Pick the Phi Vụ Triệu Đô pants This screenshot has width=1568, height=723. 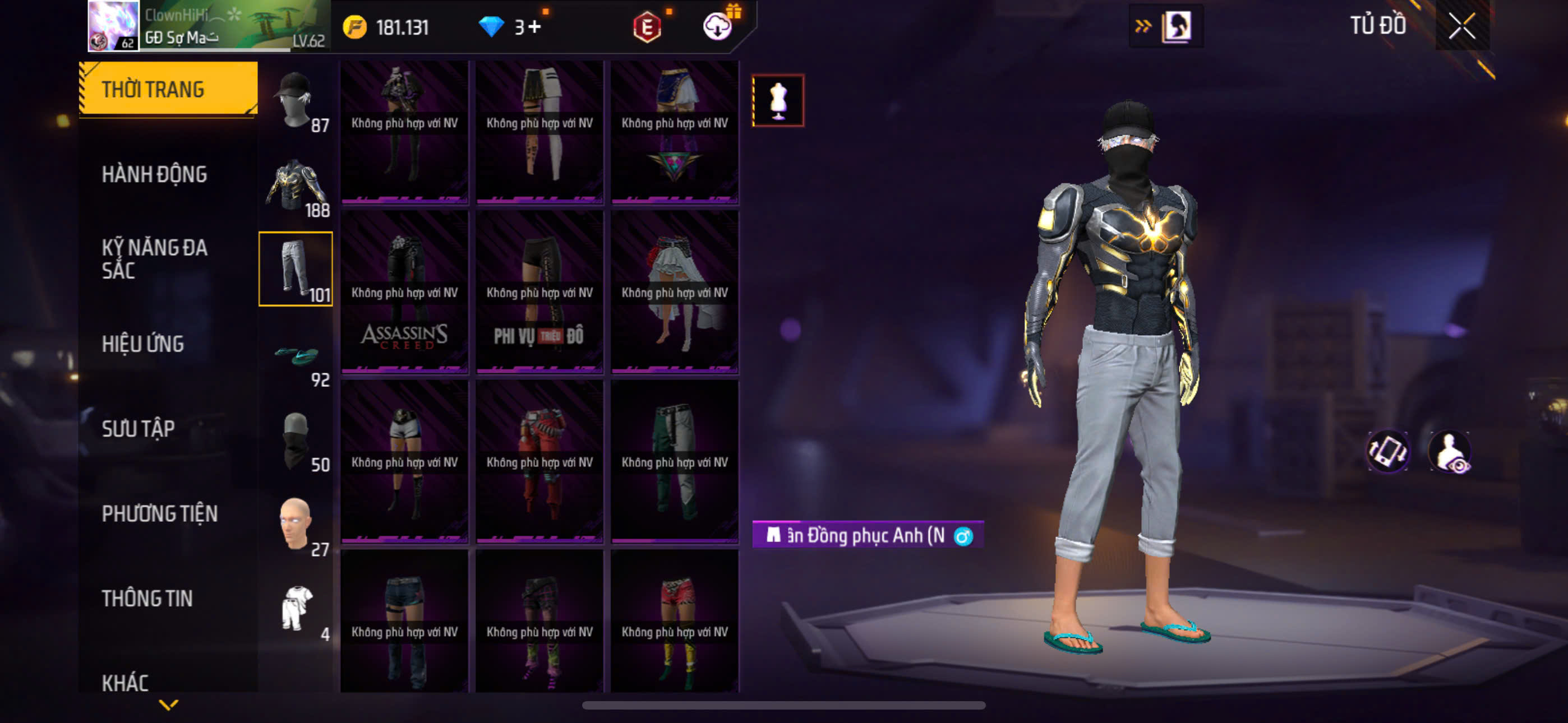(x=539, y=292)
